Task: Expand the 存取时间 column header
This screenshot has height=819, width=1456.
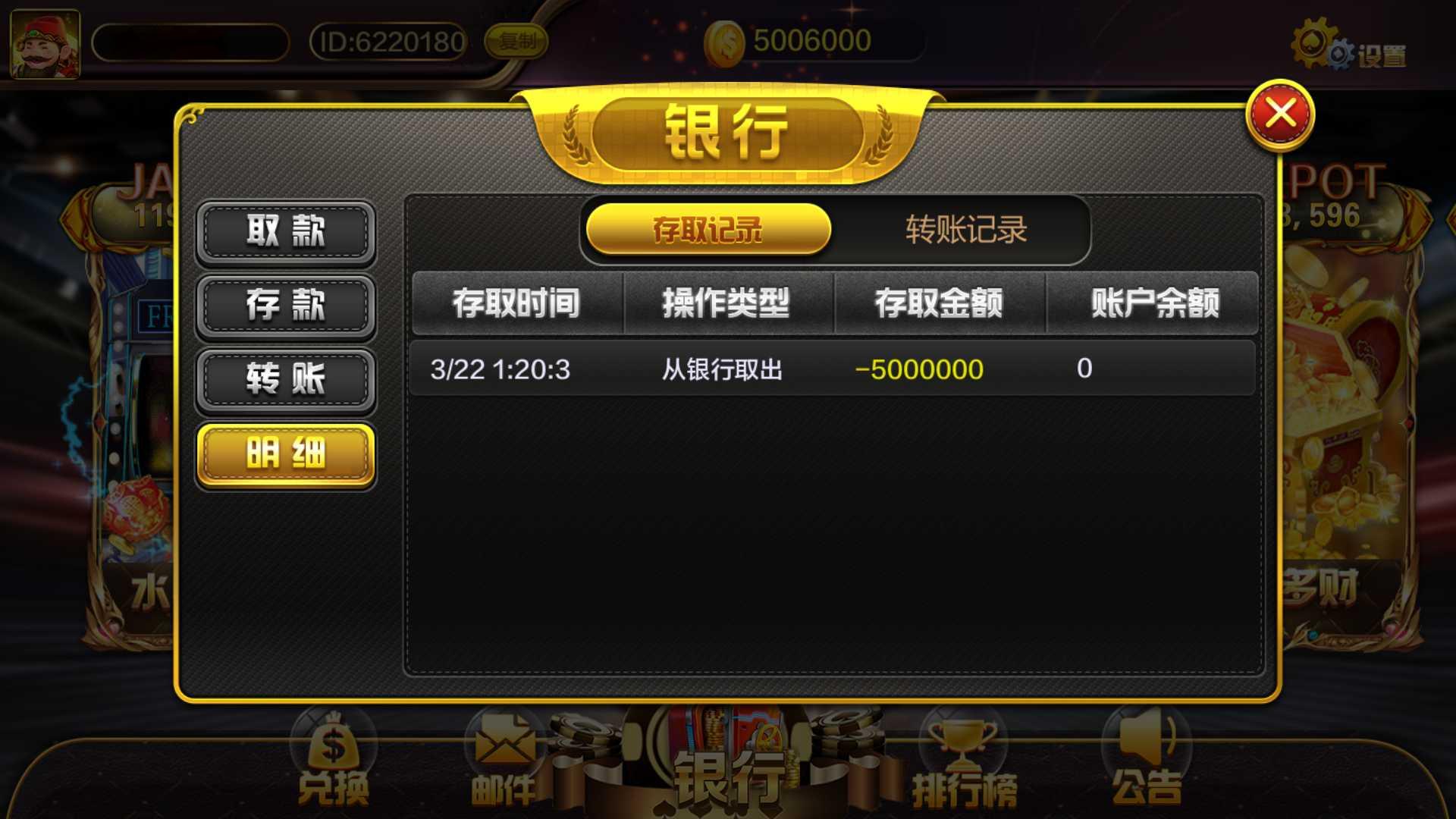Action: point(518,305)
